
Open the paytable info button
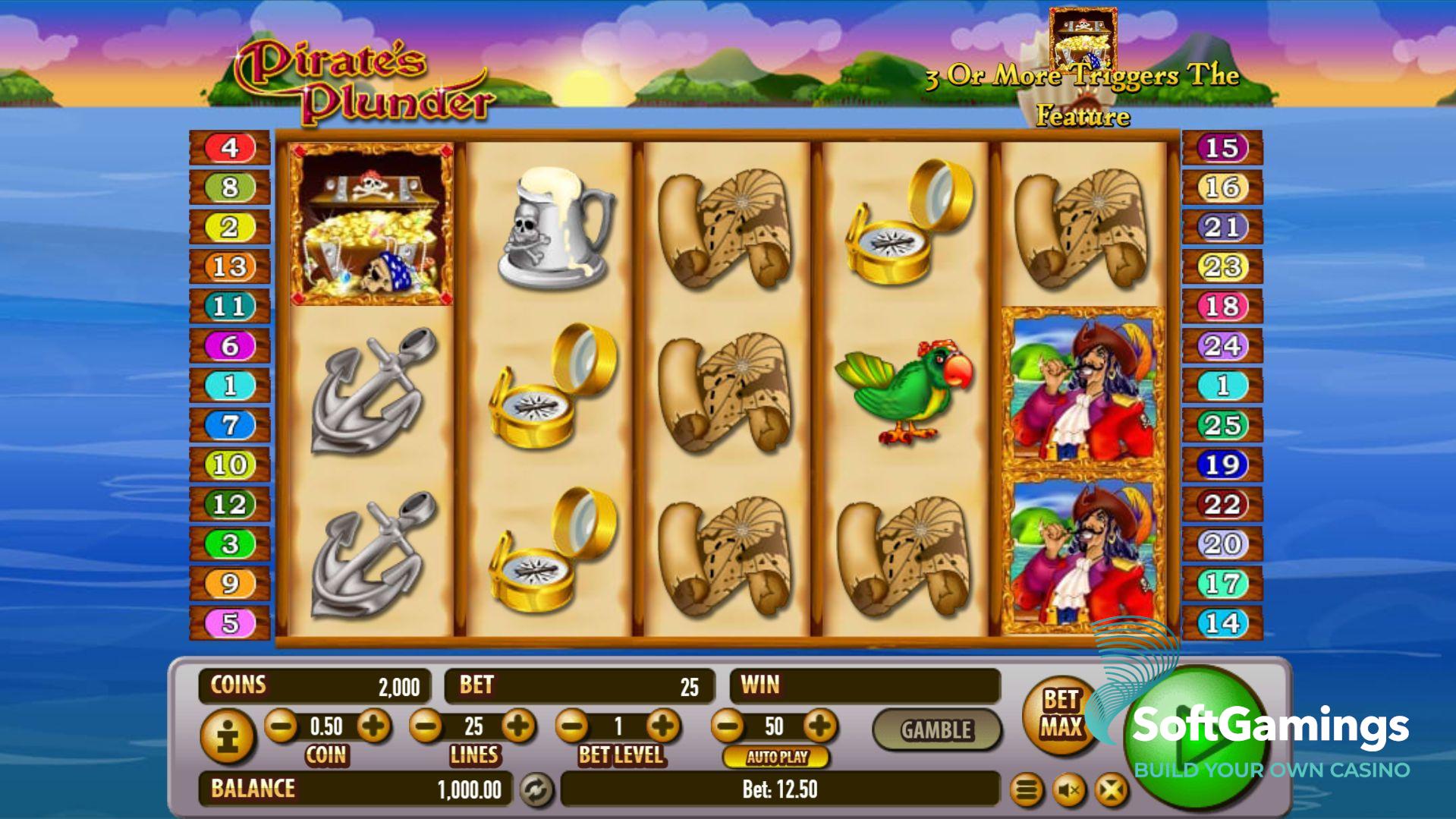227,735
